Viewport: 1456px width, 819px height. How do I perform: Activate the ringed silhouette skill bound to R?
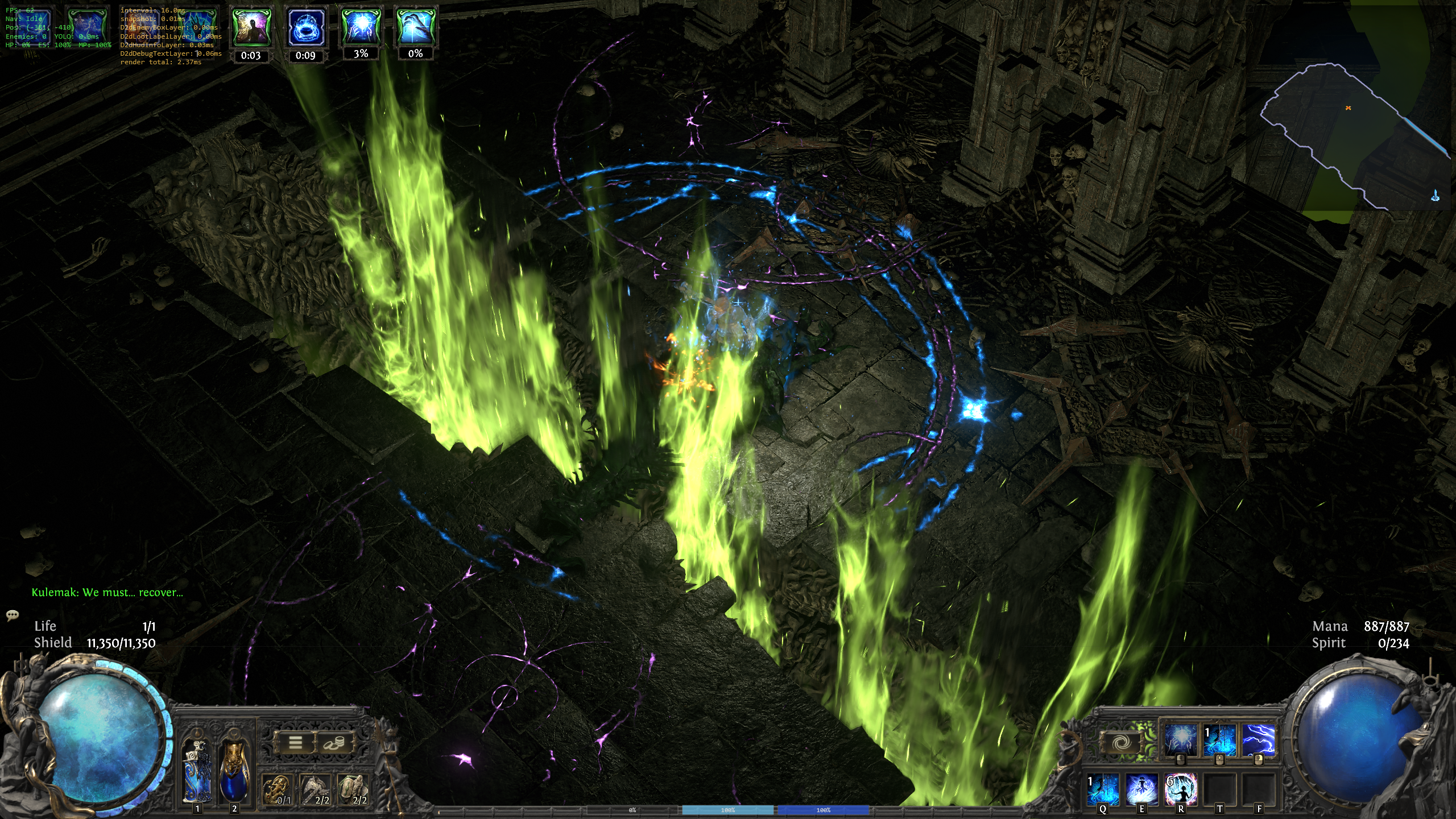pyautogui.click(x=1181, y=789)
